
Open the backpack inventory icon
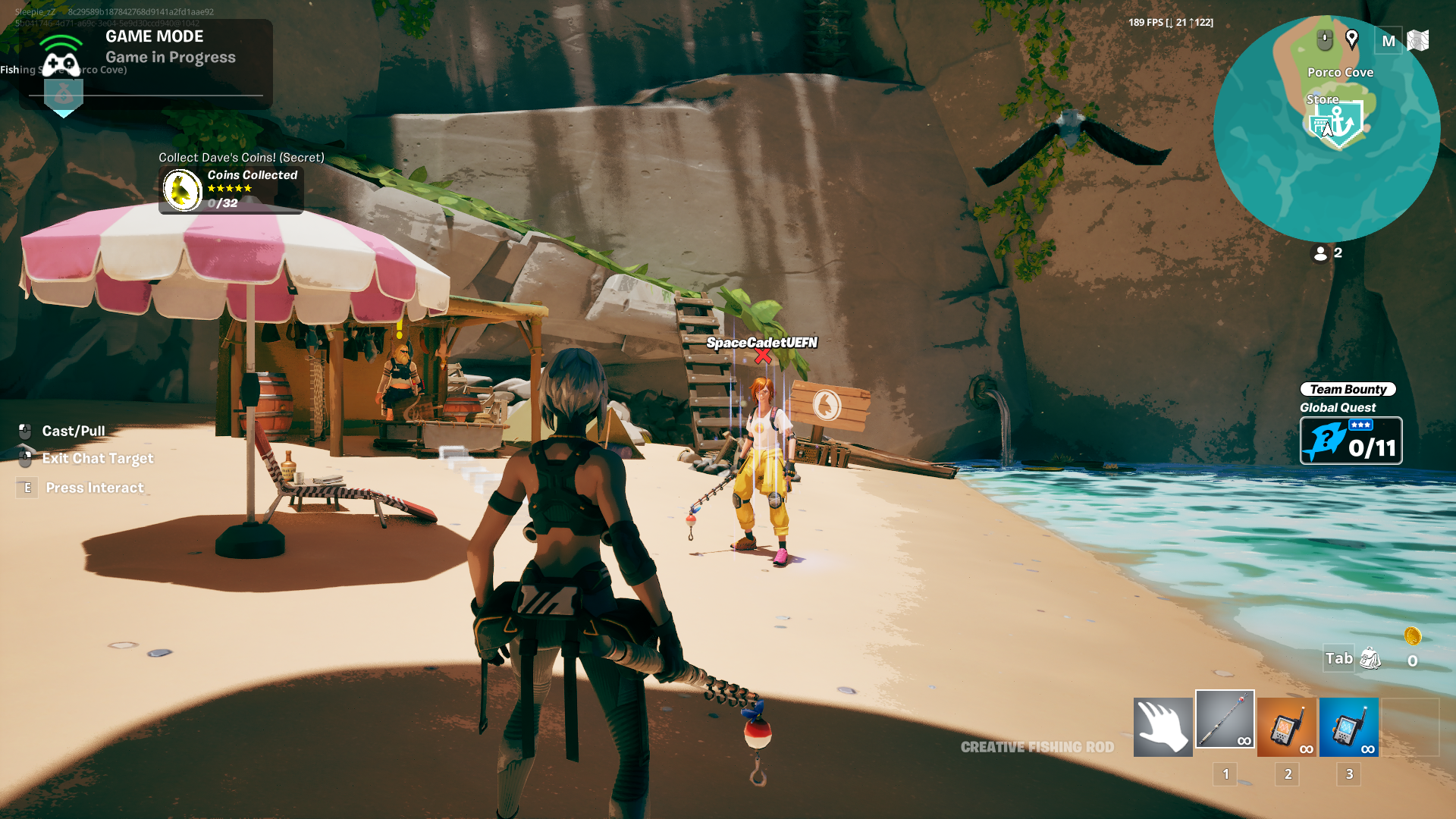click(1370, 658)
